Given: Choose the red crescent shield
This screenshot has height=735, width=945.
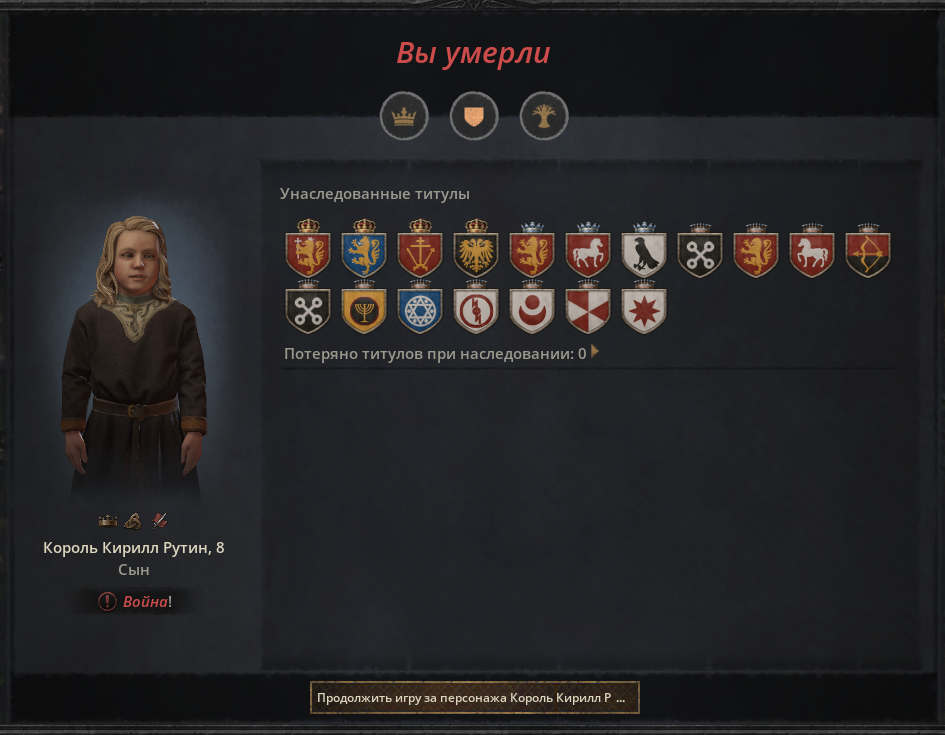Looking at the screenshot, I should [x=532, y=310].
